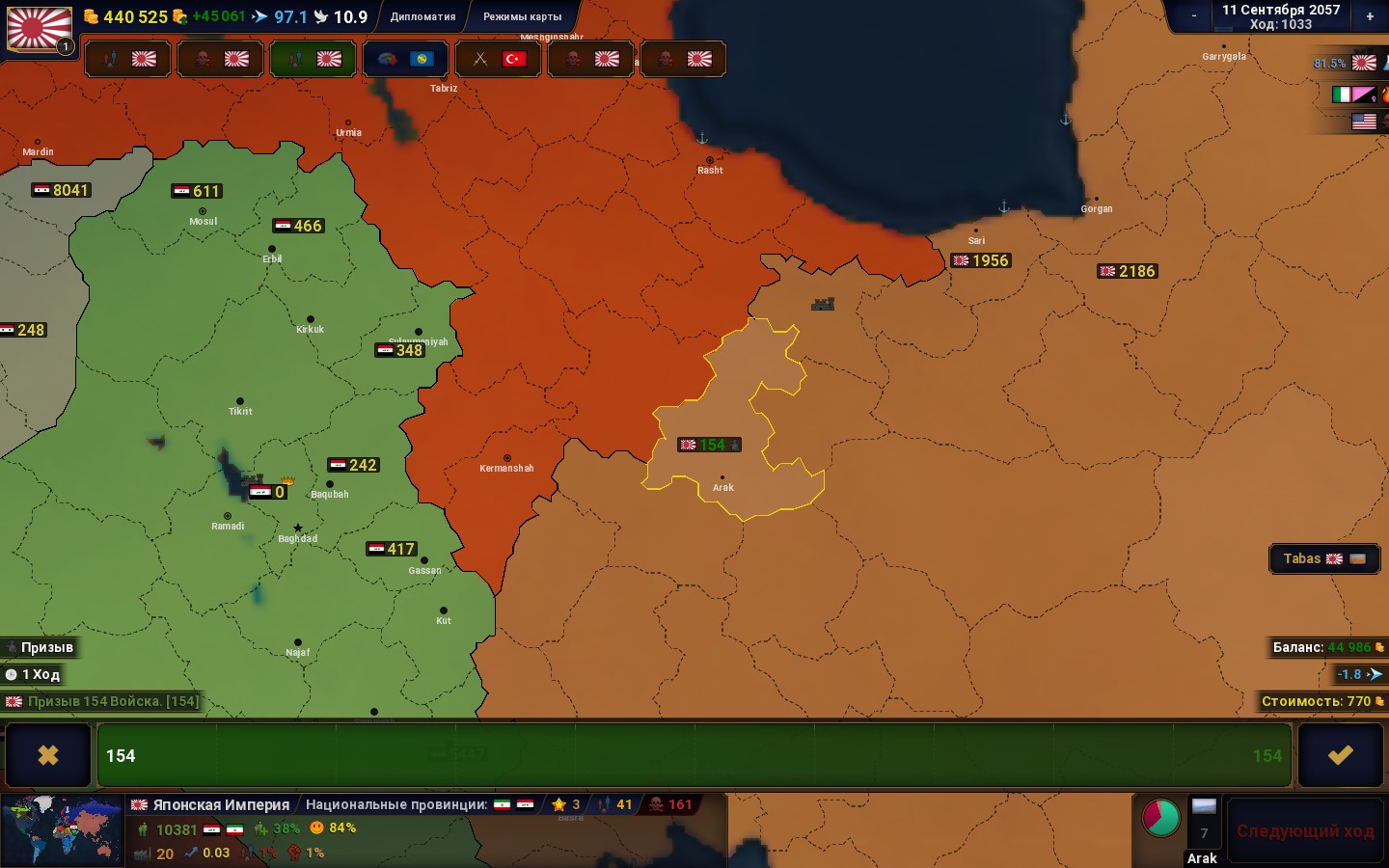Click the Japanese Empire flag emblem
1389x868 pixels.
click(x=40, y=29)
